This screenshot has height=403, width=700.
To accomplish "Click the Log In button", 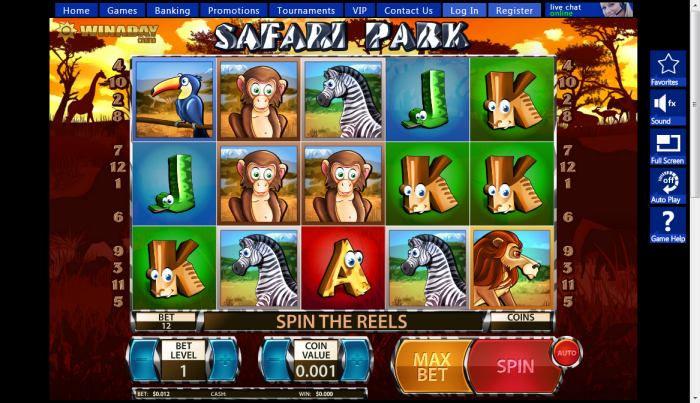I will [464, 11].
